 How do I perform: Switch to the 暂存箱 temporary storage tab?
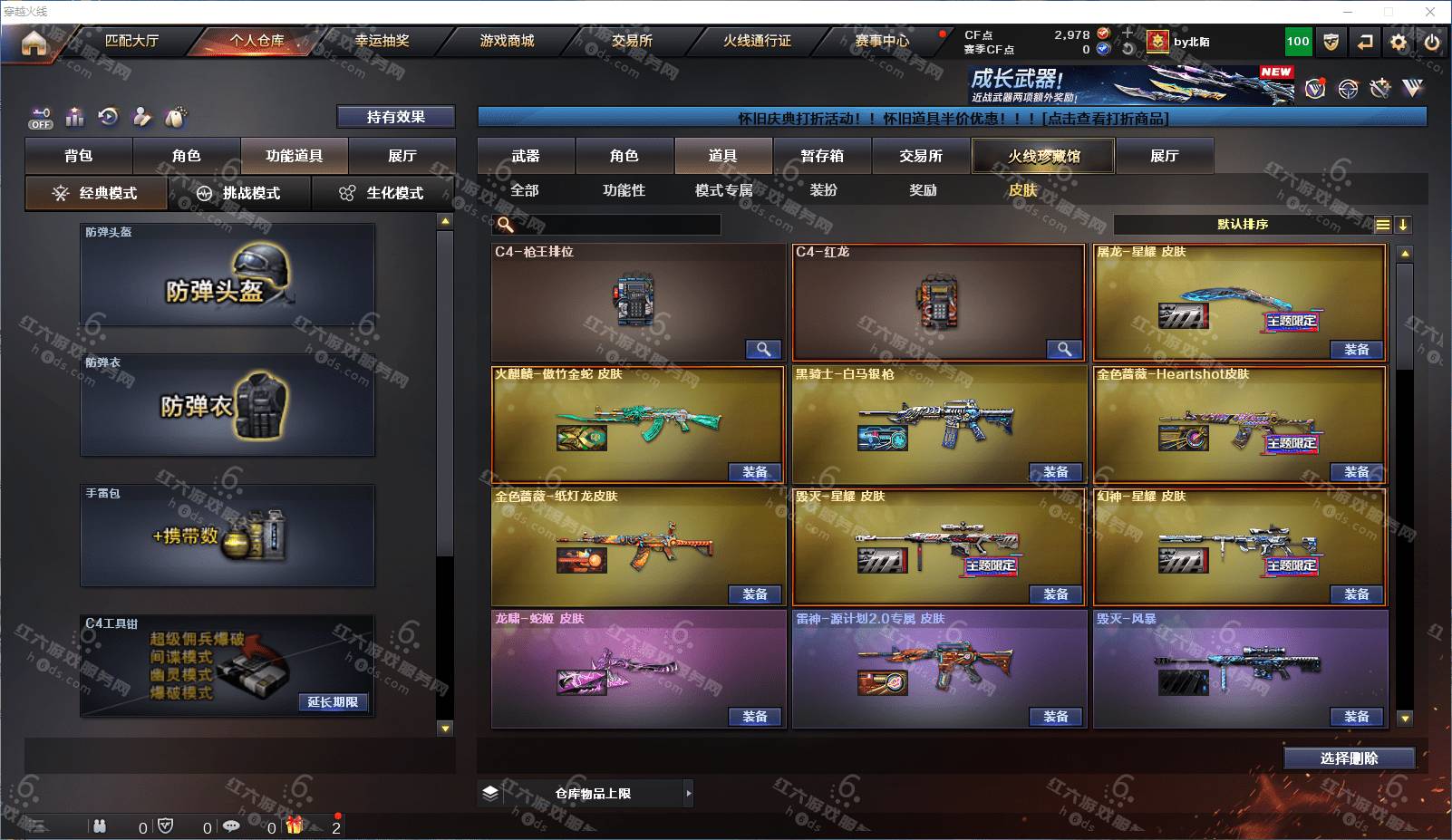(822, 156)
